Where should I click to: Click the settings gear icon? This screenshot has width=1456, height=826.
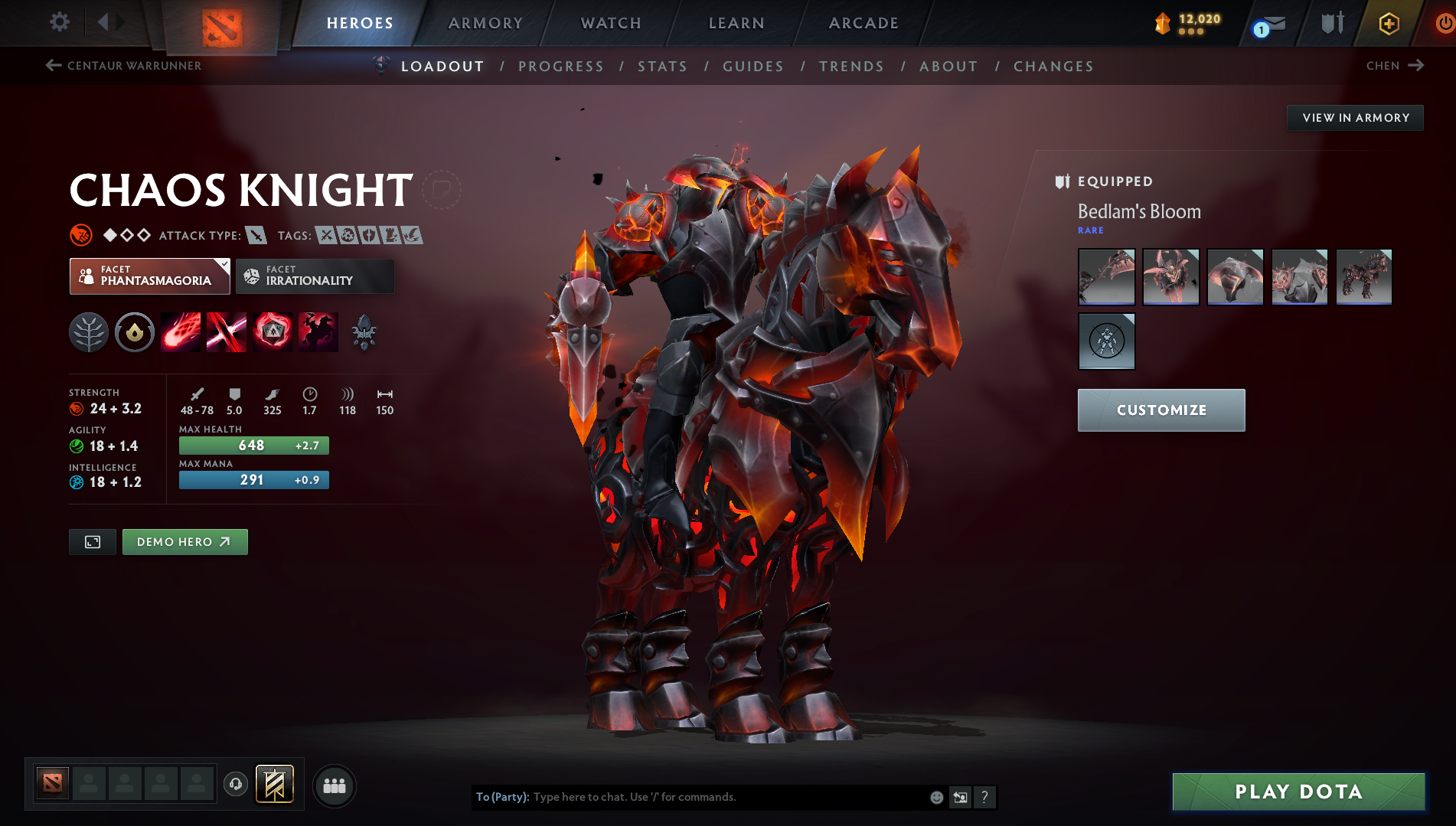point(59,22)
